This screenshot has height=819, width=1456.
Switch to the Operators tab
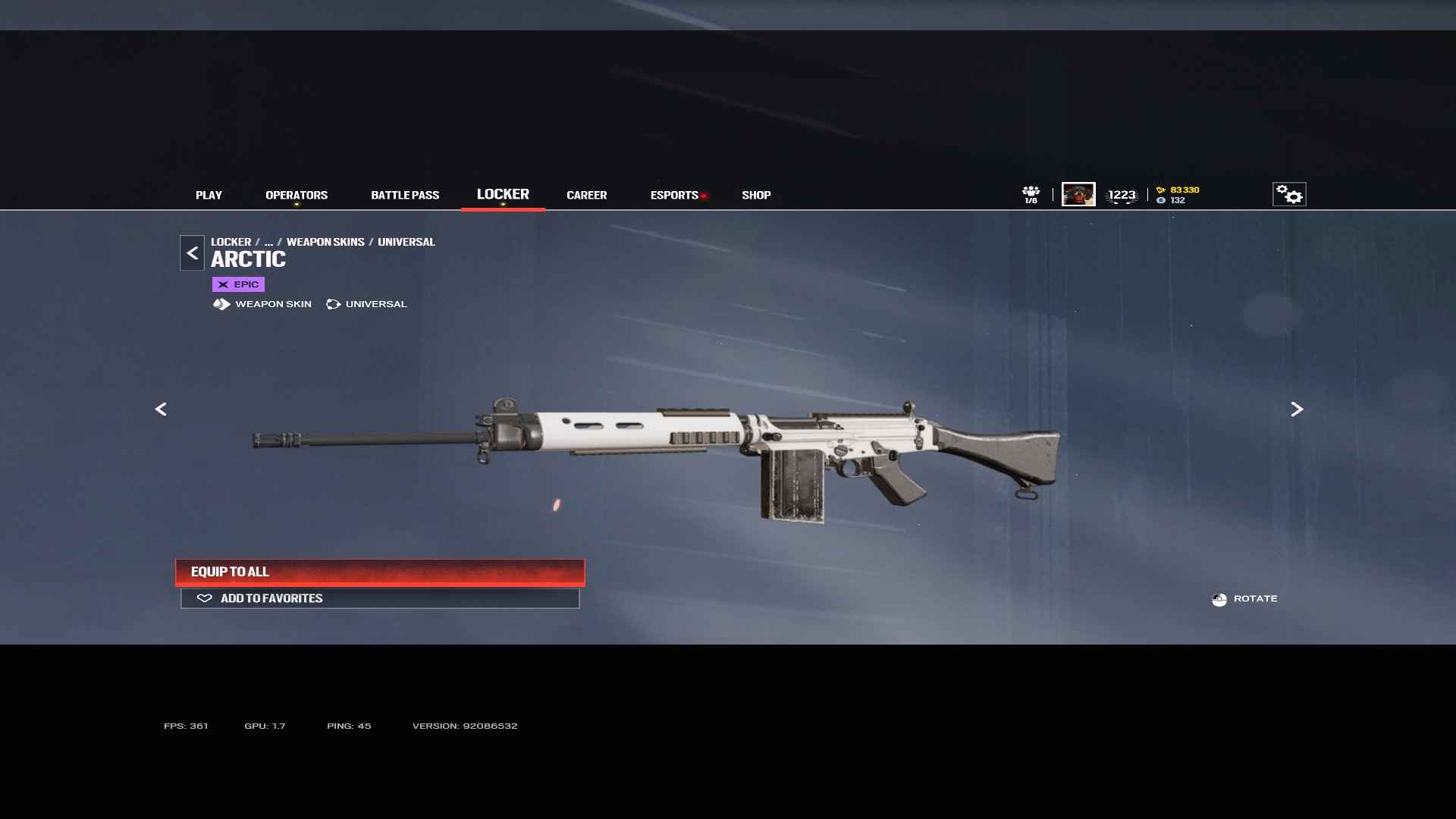click(x=297, y=195)
